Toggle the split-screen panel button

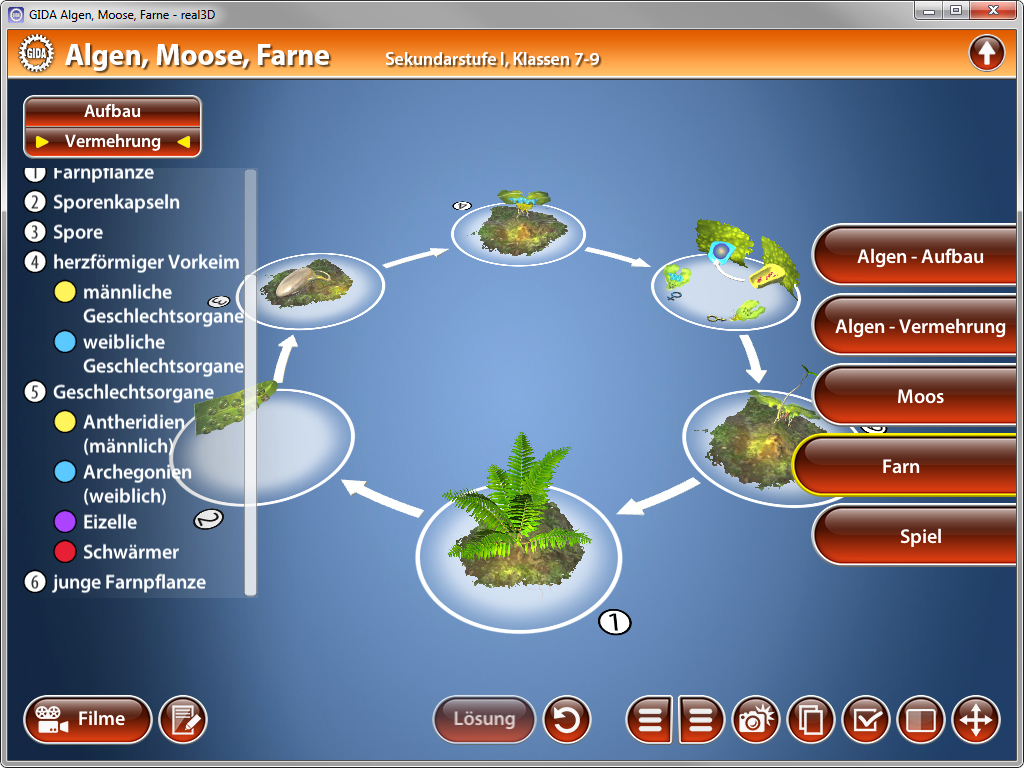(921, 719)
